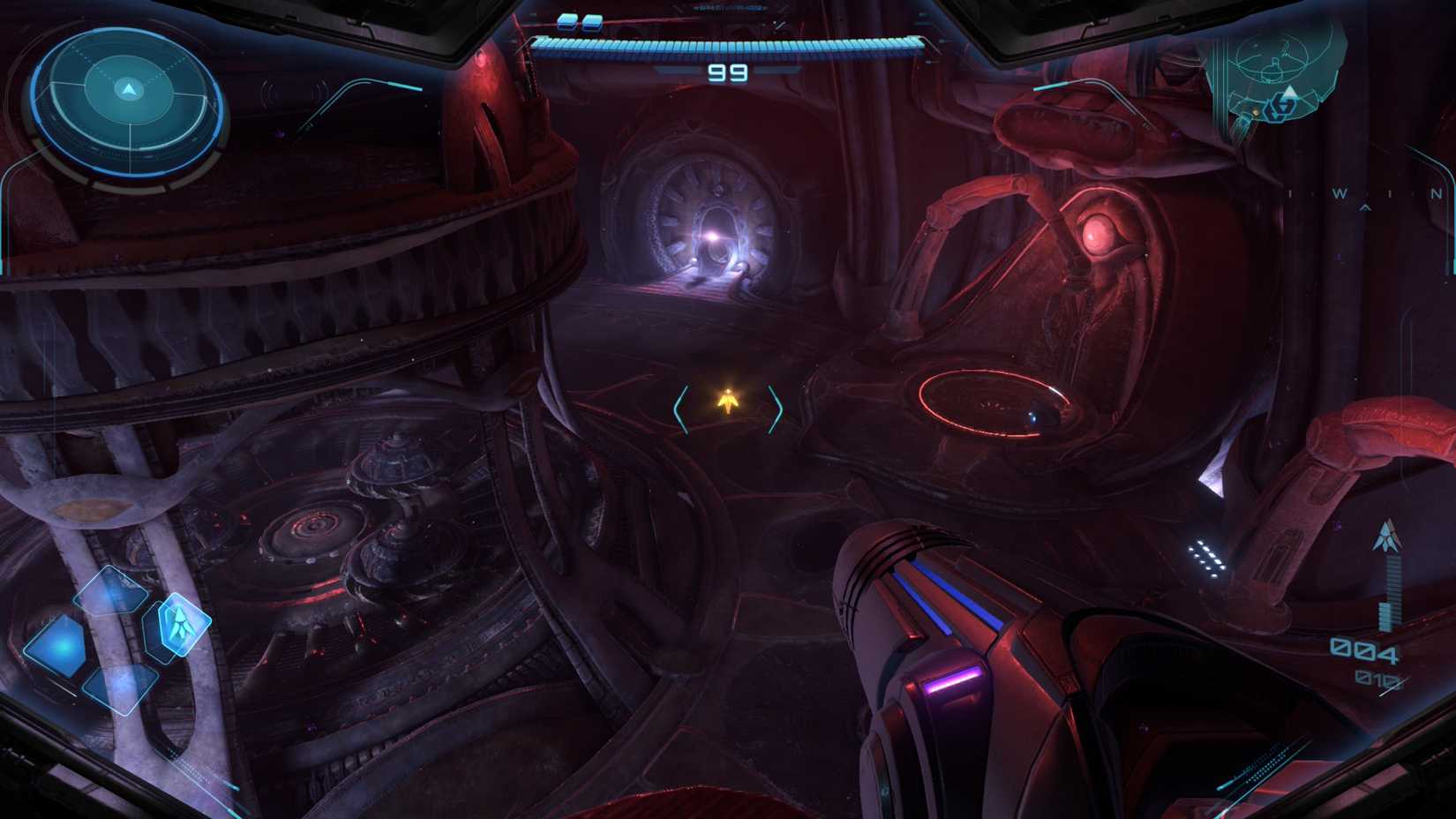
Task: Click the second Energy Tank icon
Action: point(593,23)
